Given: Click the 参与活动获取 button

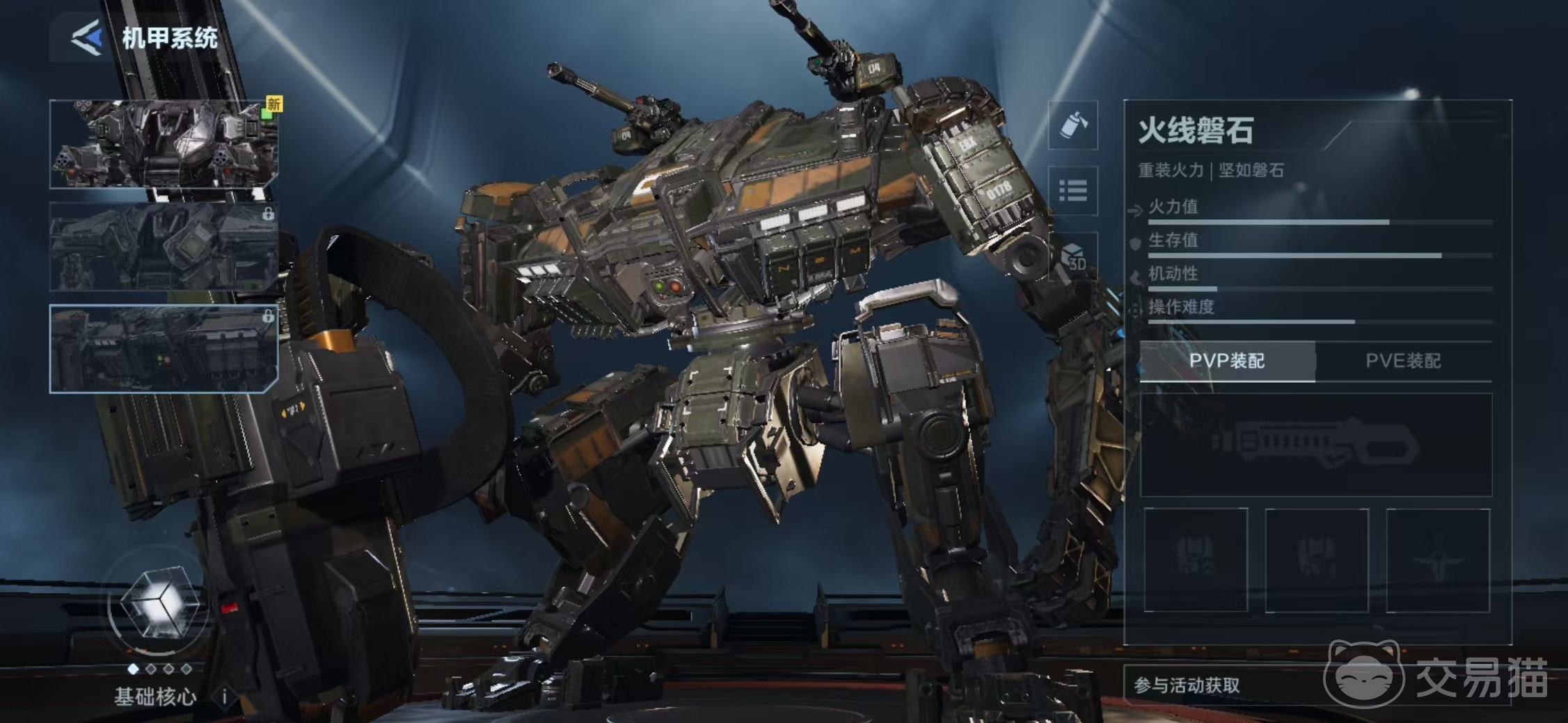Looking at the screenshot, I should [1187, 685].
